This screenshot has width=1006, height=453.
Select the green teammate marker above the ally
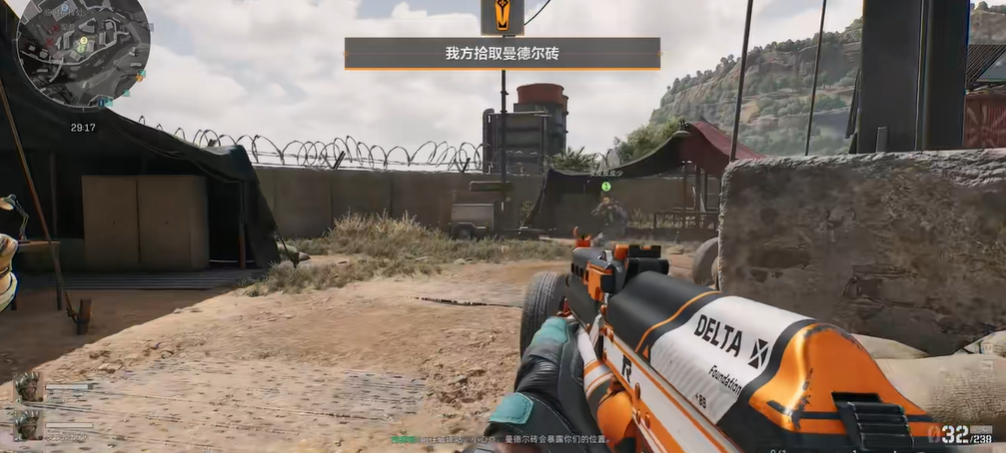coord(606,186)
